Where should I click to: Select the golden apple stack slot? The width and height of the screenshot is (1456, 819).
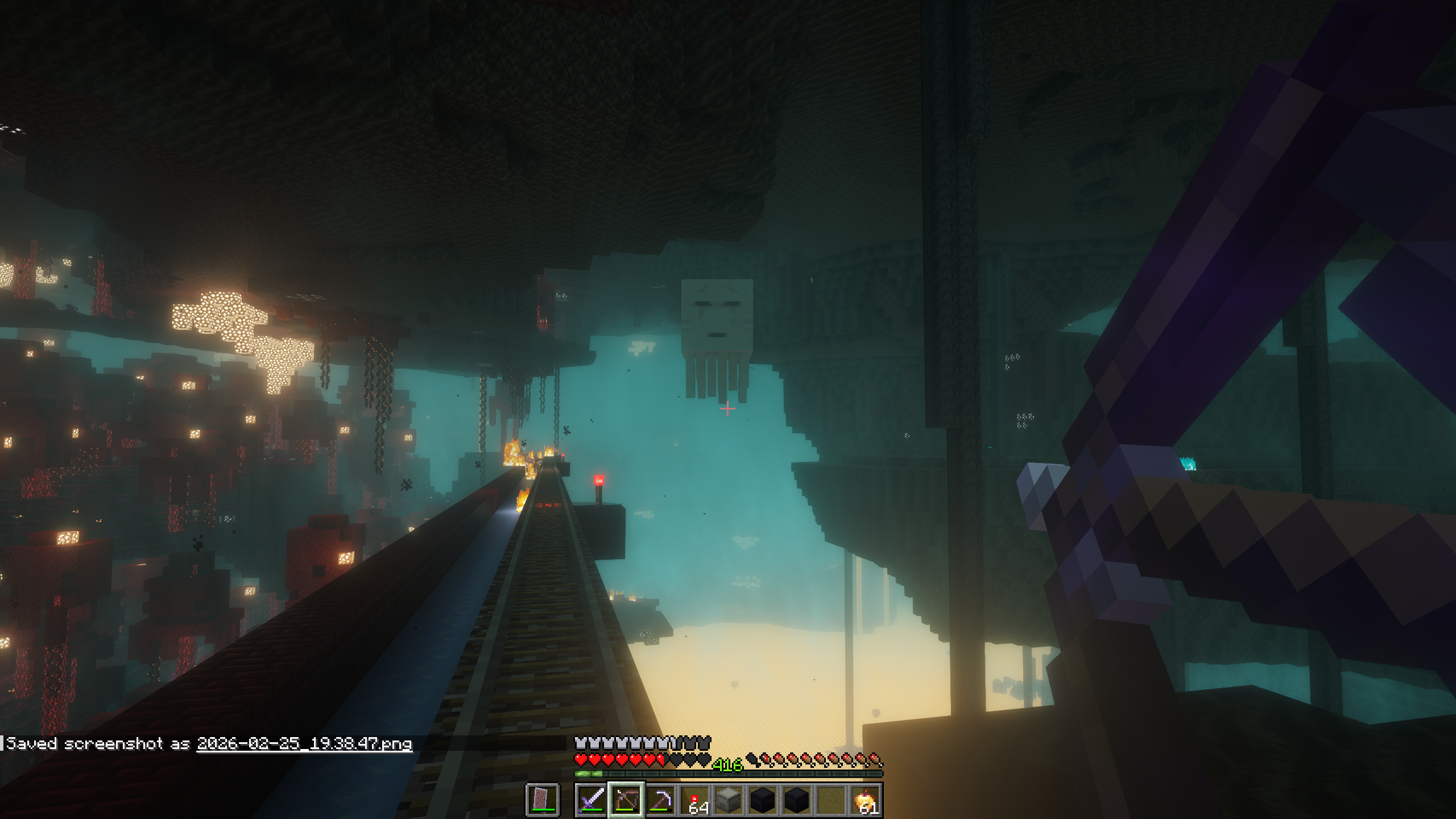[866, 800]
